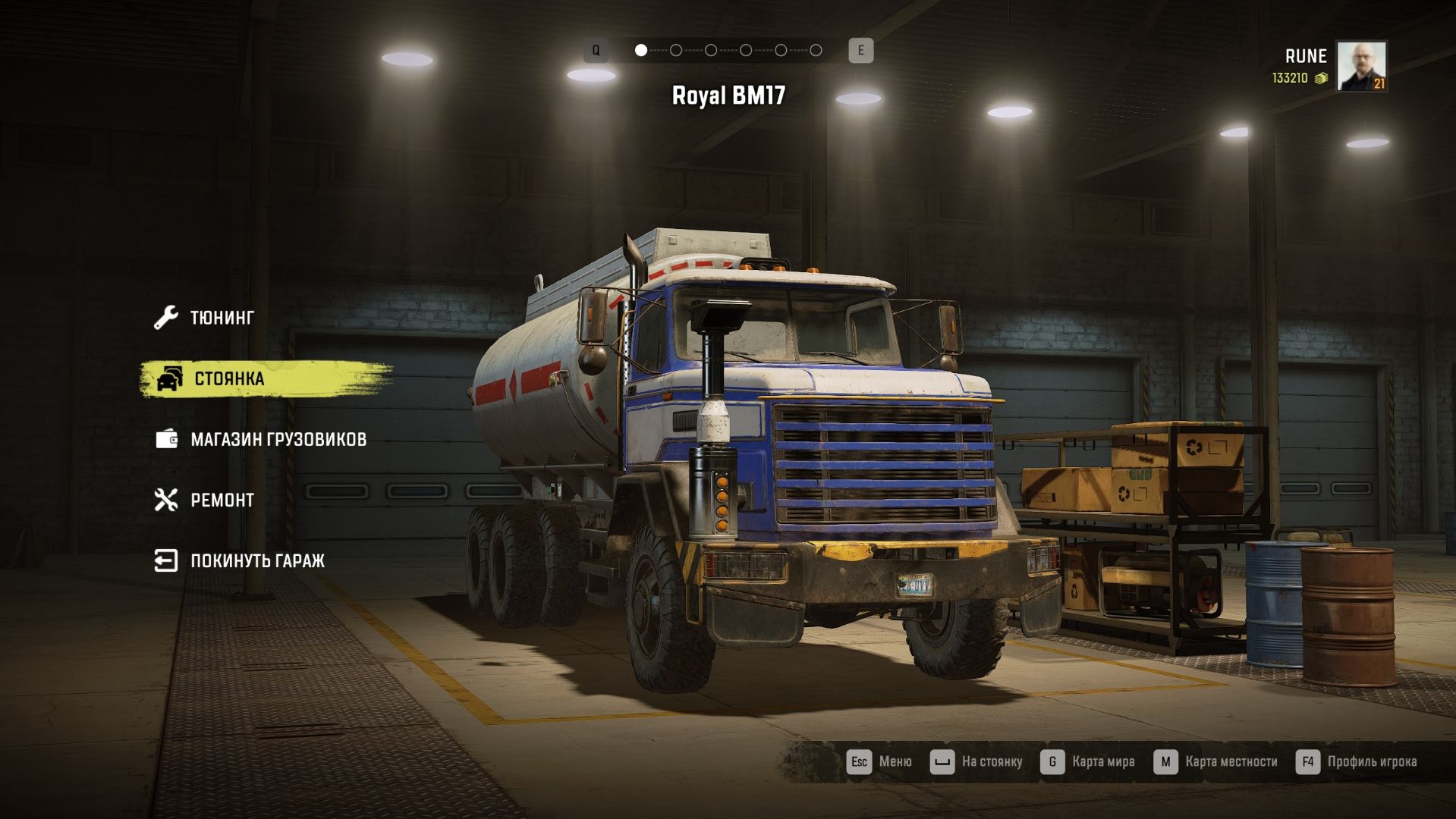Open Магазин грузовиков truck store
This screenshot has height=819, width=1456.
click(x=278, y=439)
